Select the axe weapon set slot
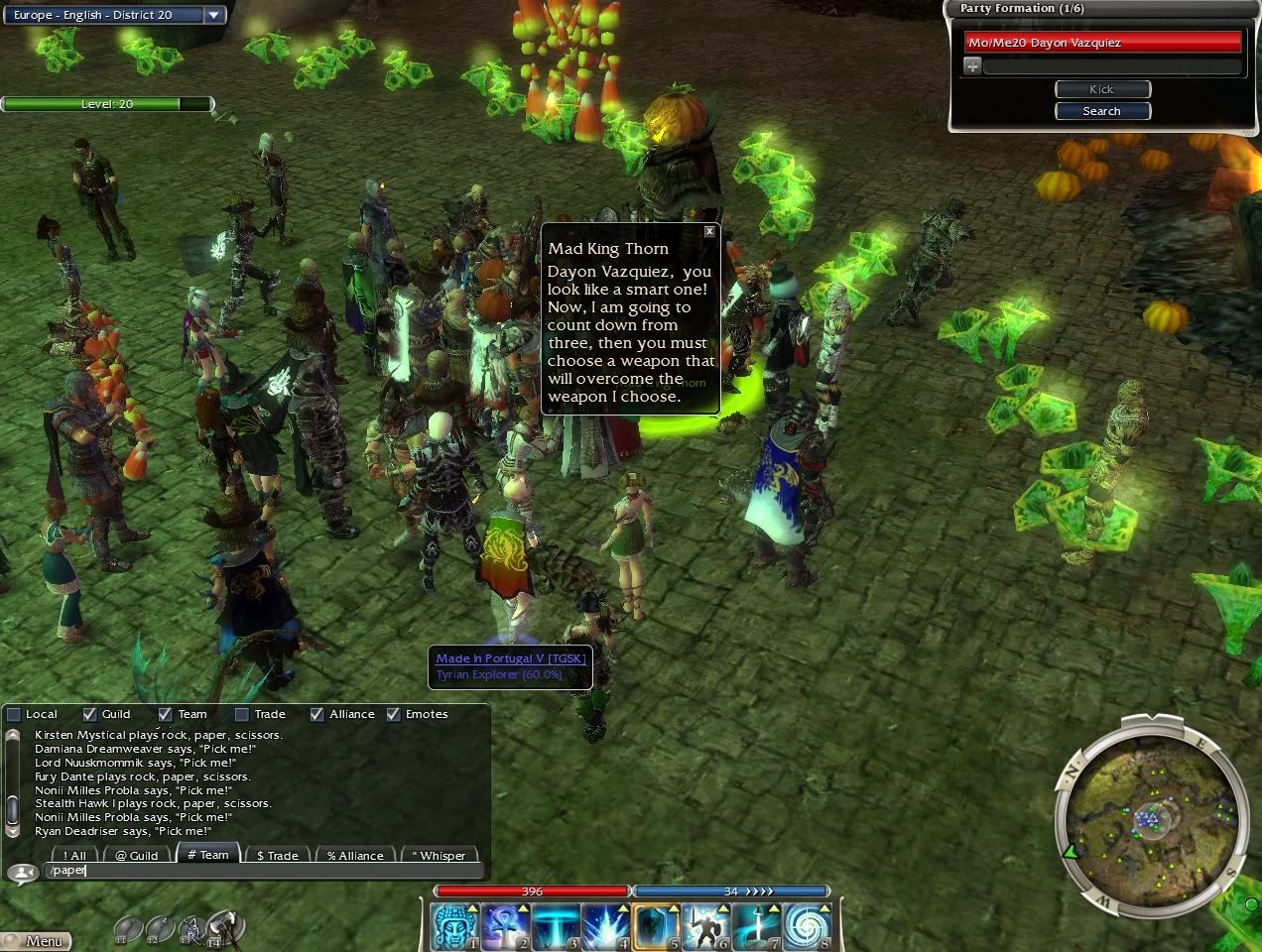Viewport: 1262px width, 952px height. [x=225, y=927]
